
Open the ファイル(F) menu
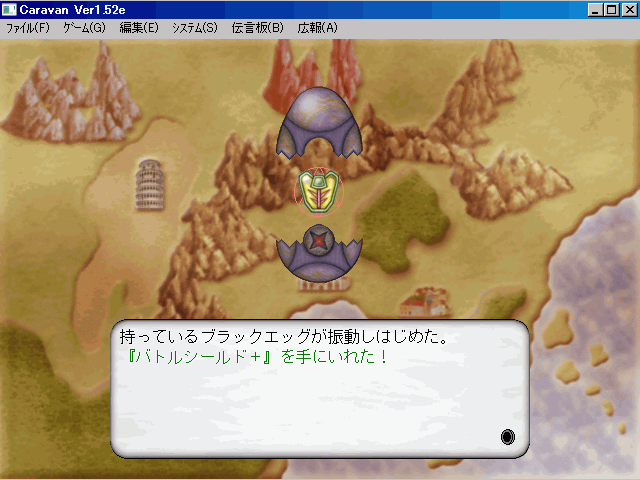pyautogui.click(x=27, y=28)
